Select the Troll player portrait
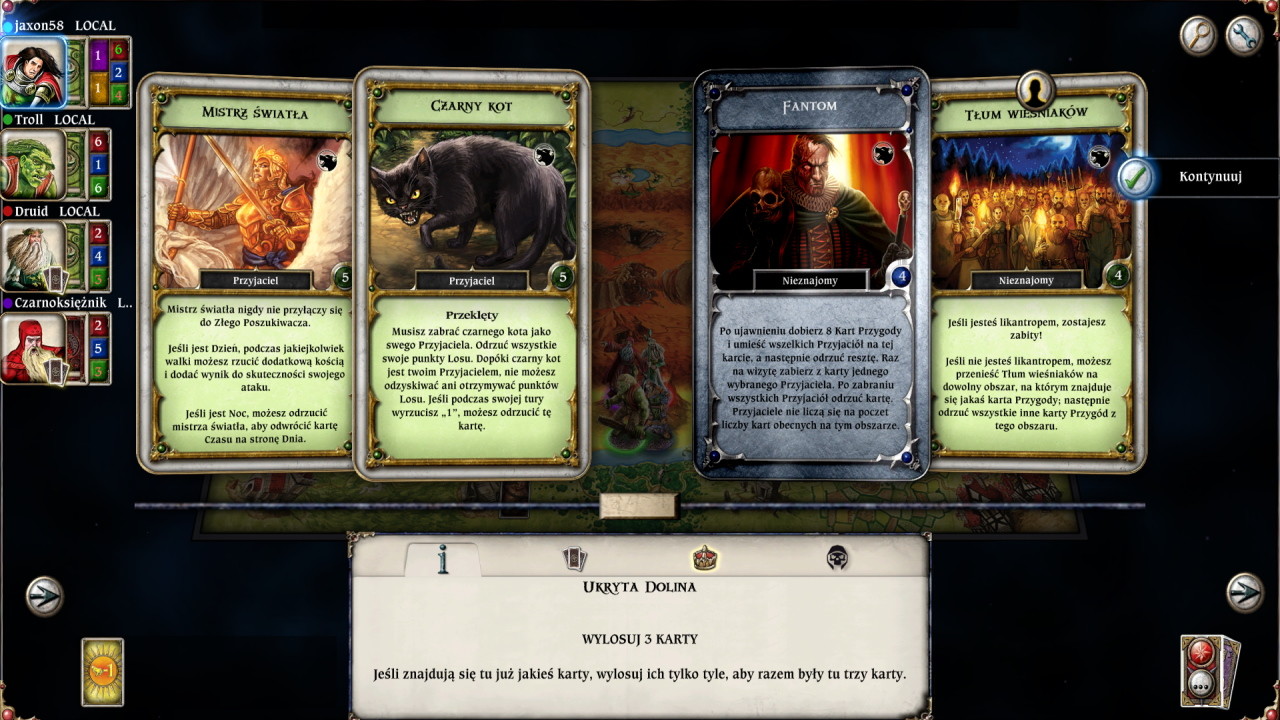Viewport: 1280px width, 720px height. point(30,164)
